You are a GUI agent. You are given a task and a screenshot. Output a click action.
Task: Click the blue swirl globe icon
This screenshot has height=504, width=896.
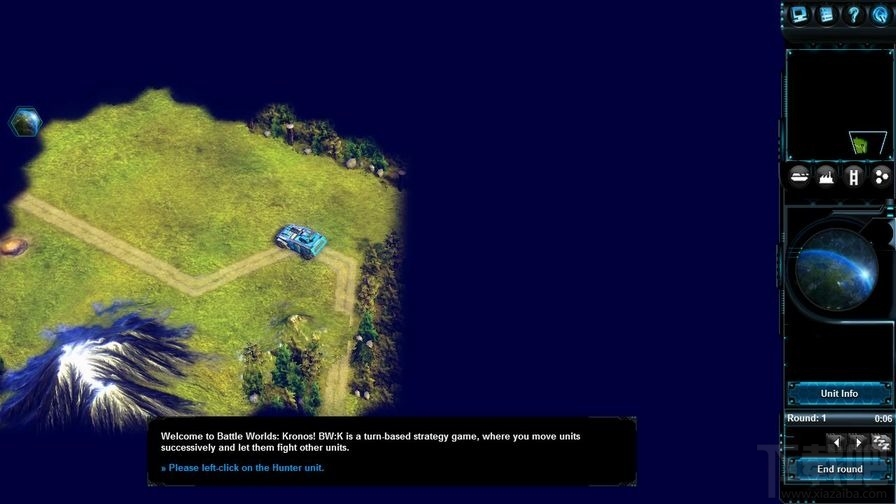click(x=881, y=14)
